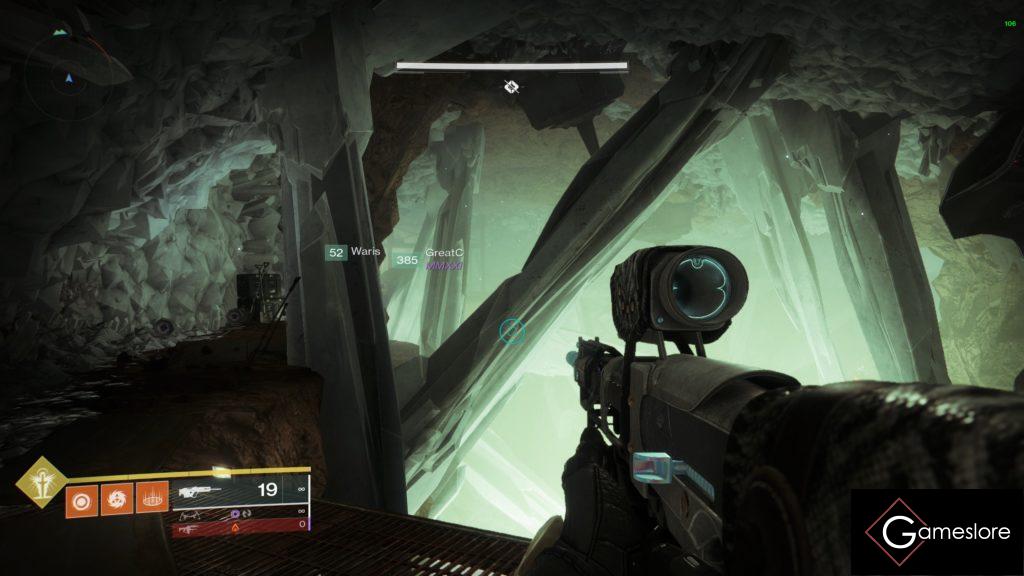
Task: Use the rift class ability icon
Action: click(x=152, y=497)
